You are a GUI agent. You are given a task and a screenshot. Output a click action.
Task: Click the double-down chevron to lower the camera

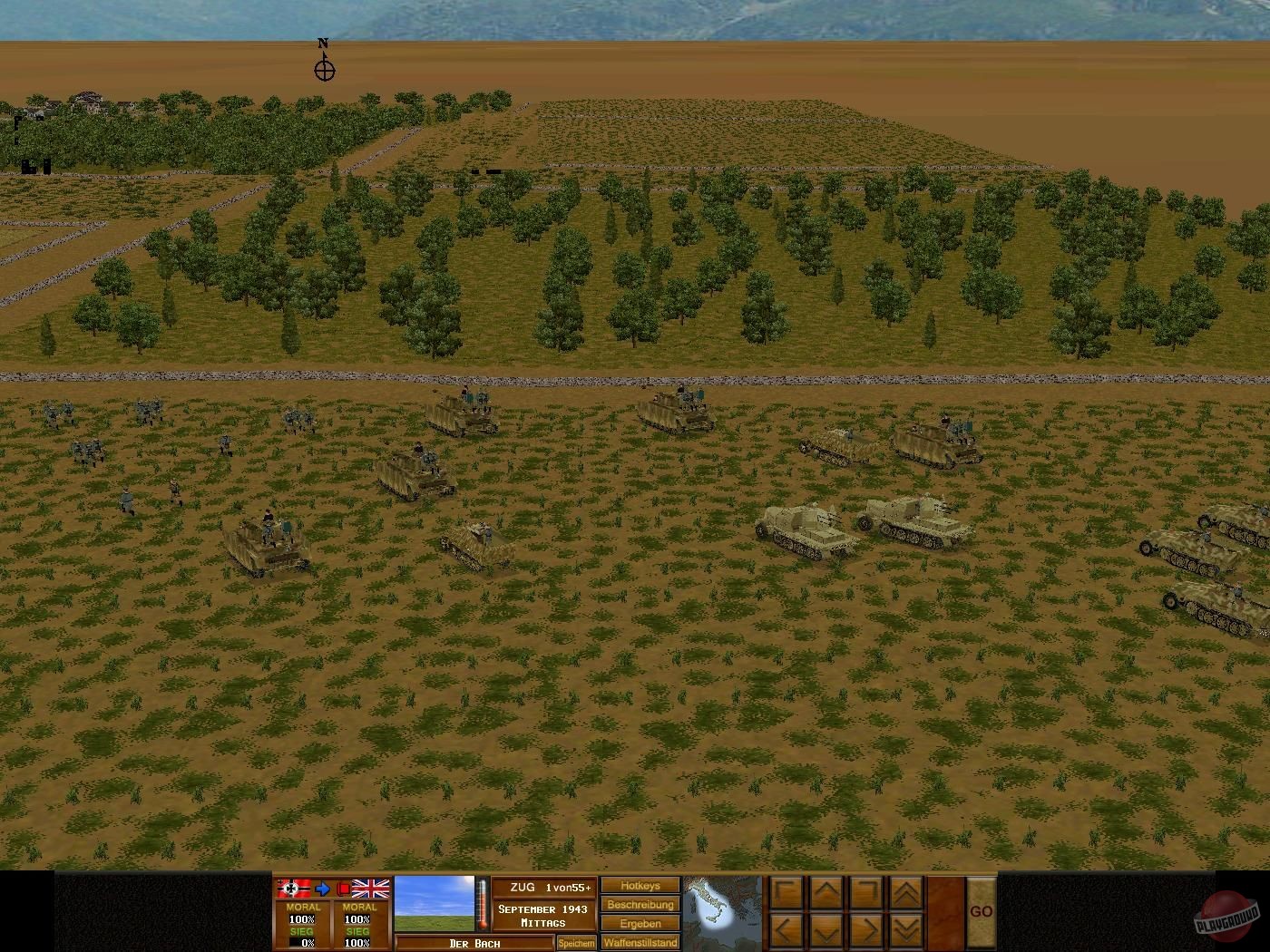coord(905,929)
